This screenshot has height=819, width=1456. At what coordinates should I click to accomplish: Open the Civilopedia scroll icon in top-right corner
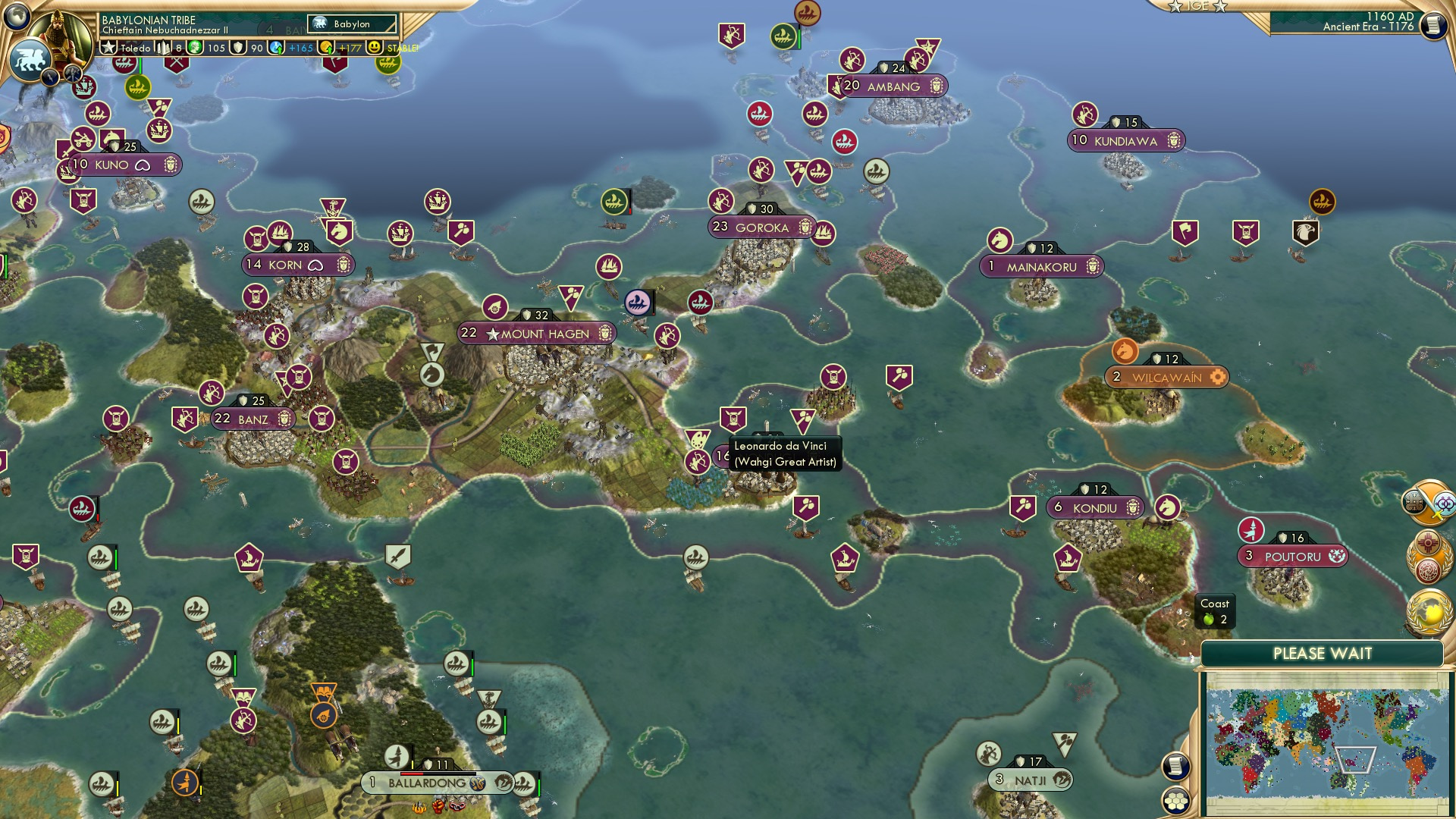[x=1434, y=25]
